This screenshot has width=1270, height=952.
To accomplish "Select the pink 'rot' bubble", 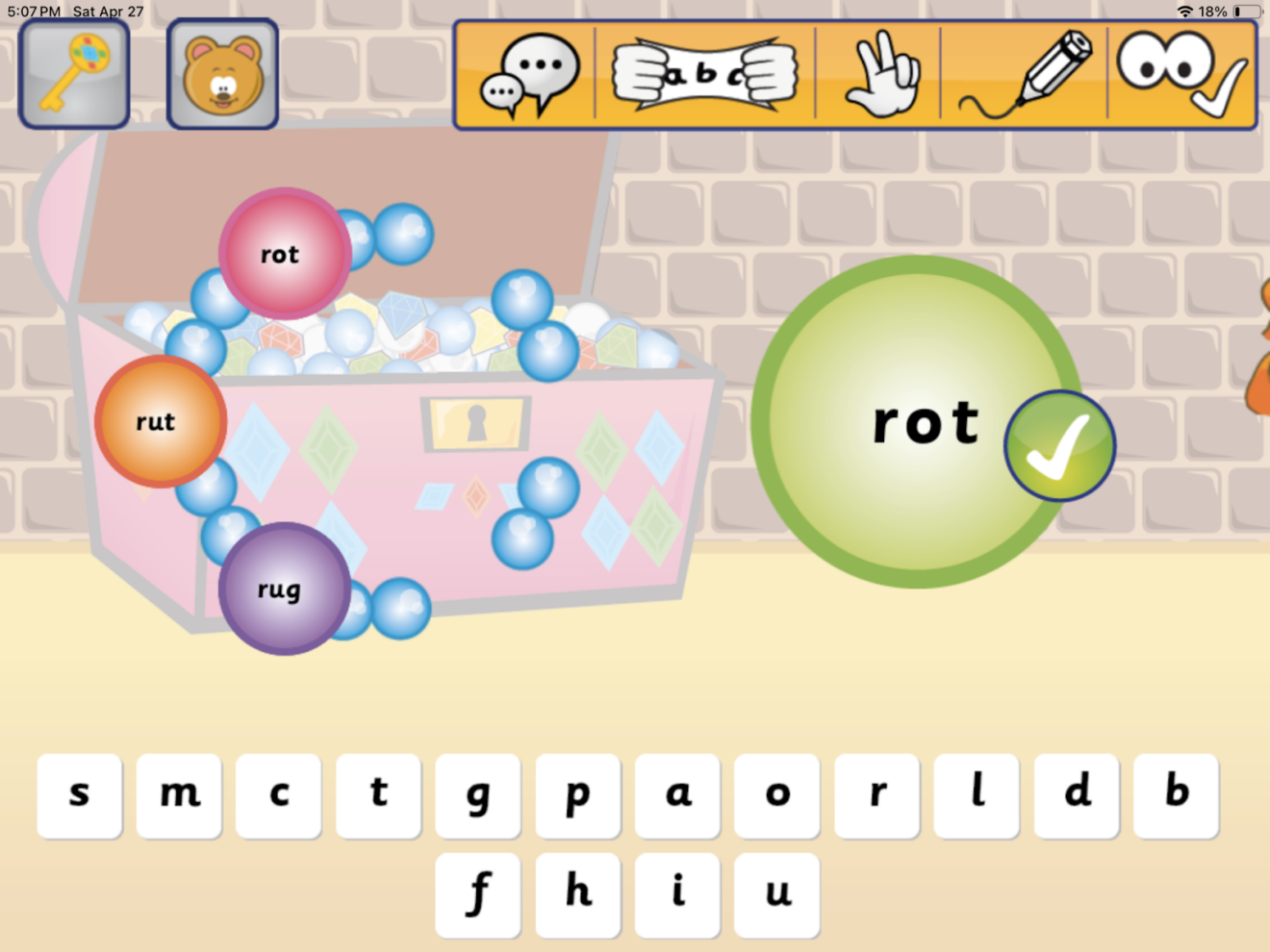I will 282,254.
